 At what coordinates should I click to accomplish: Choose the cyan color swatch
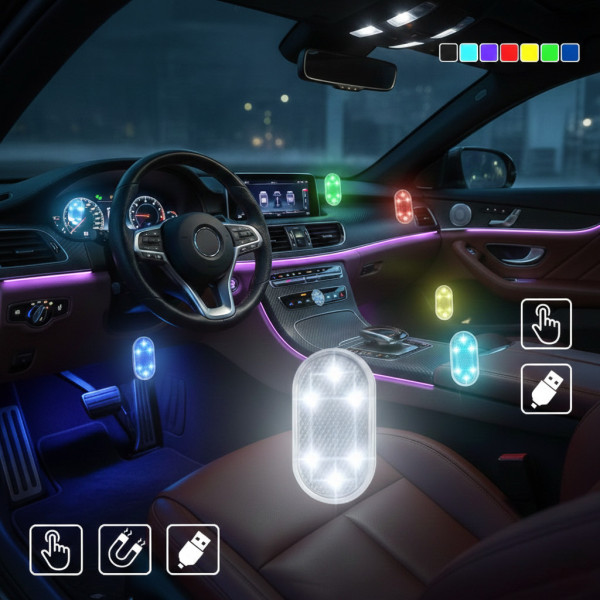[468, 52]
